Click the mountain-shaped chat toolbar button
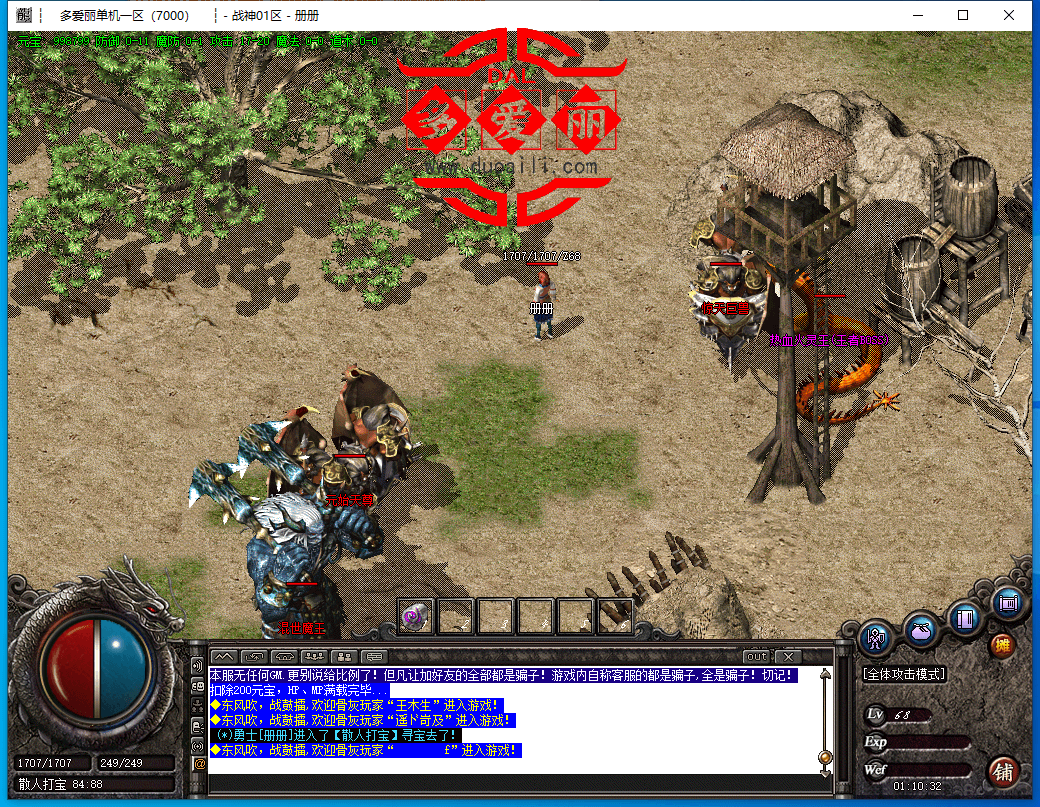This screenshot has height=807, width=1040. pyautogui.click(x=223, y=656)
